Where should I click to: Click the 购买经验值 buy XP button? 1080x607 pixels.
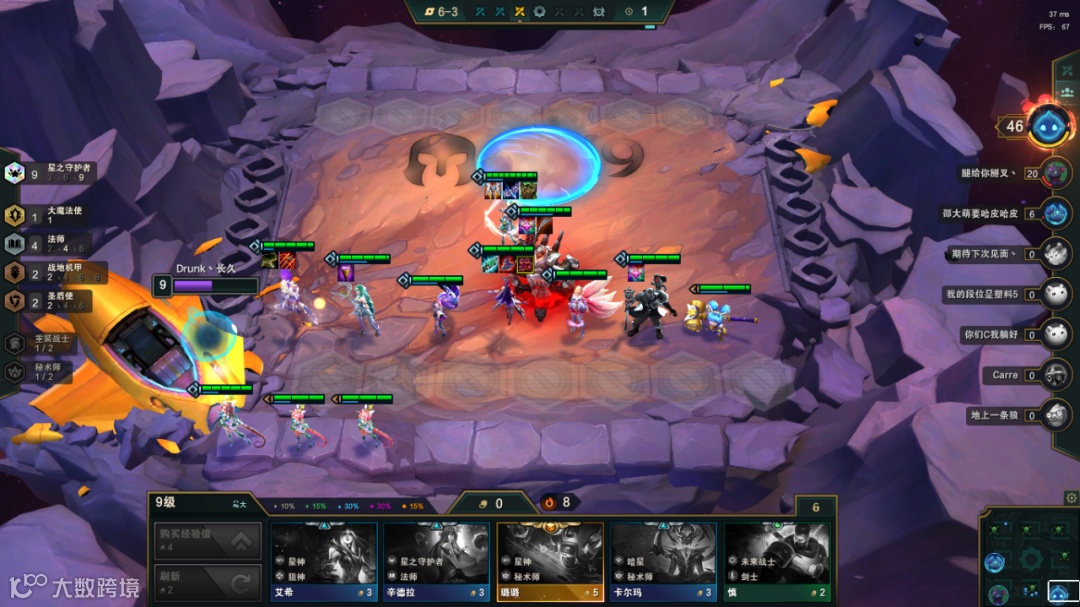208,541
